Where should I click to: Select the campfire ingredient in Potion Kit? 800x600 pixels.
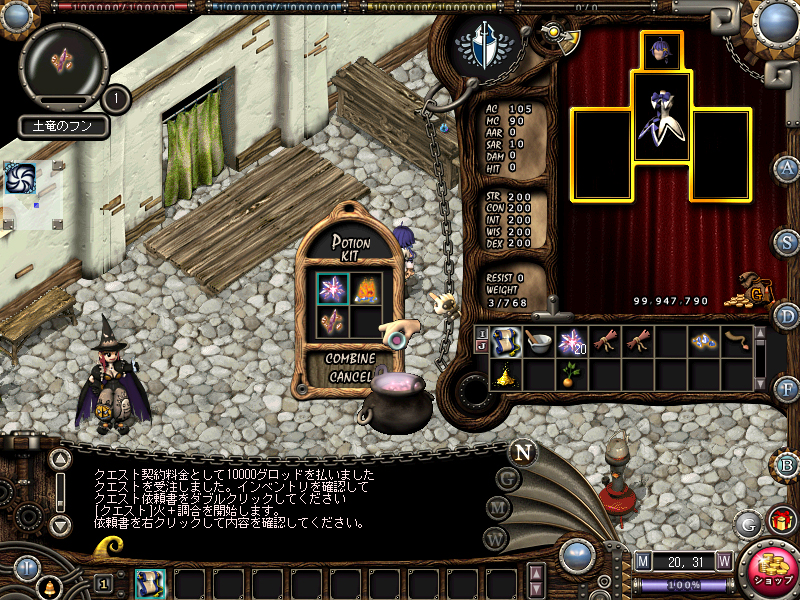366,289
